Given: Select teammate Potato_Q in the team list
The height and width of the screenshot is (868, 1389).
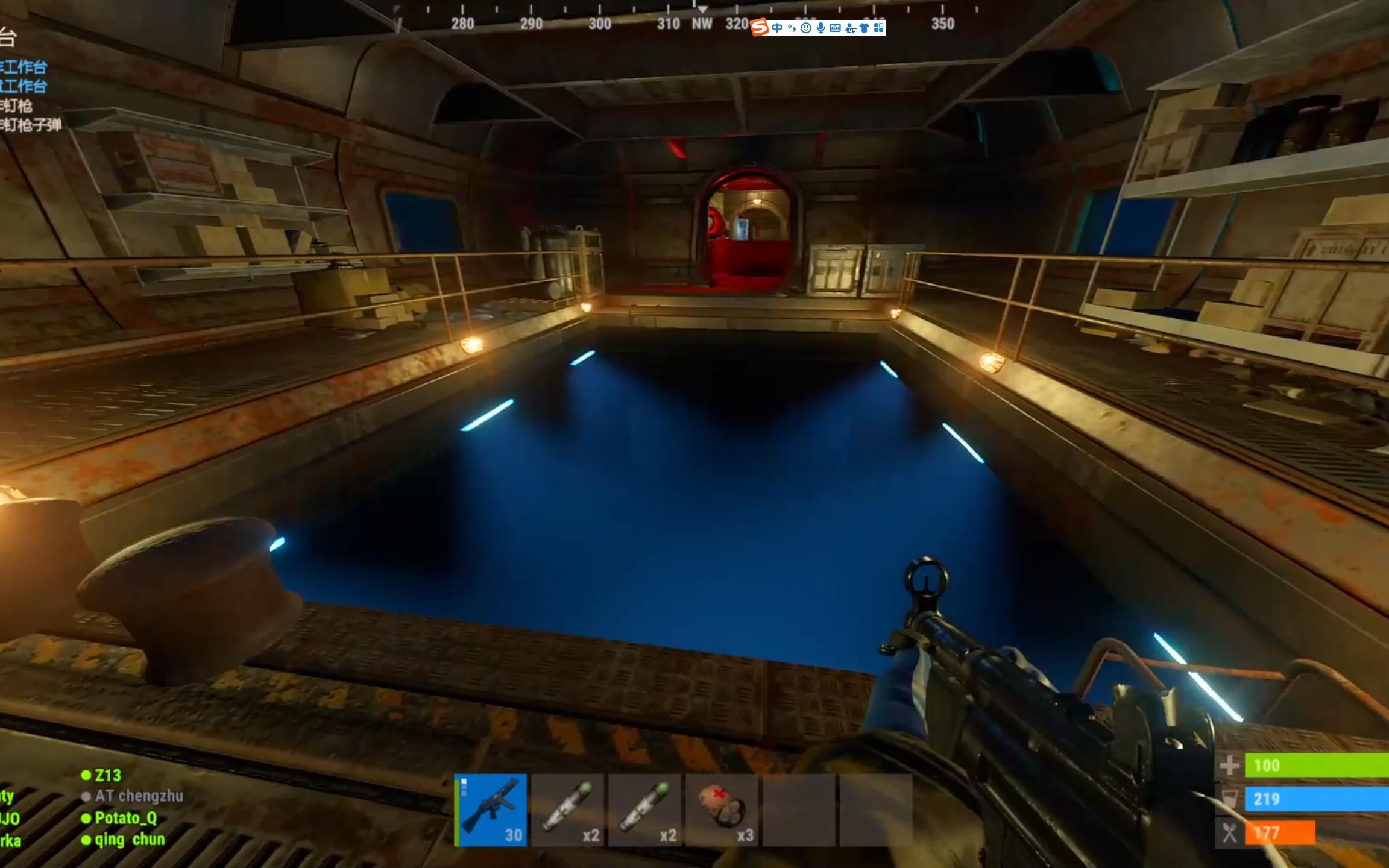Looking at the screenshot, I should (125, 818).
